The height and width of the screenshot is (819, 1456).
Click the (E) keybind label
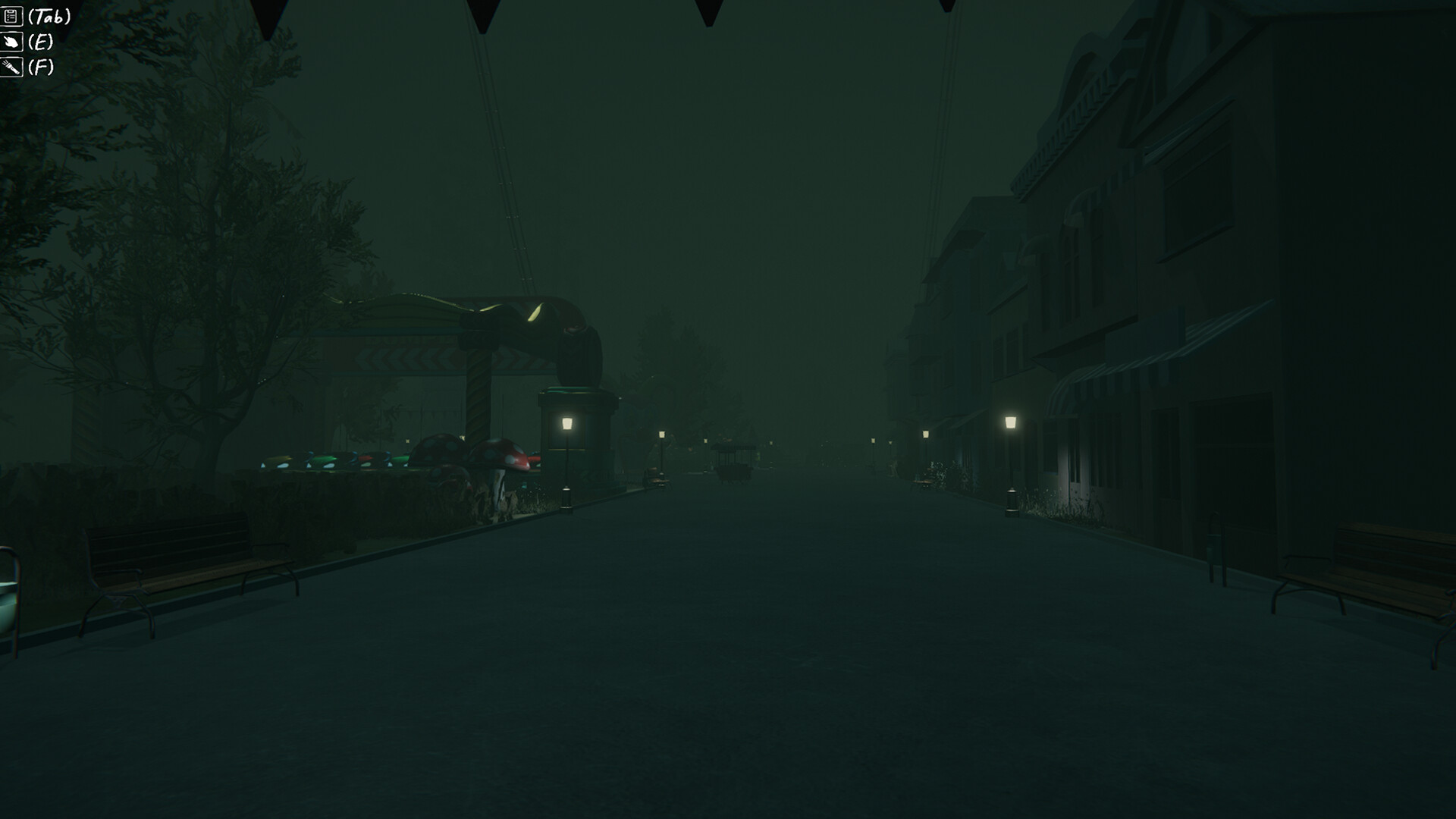tap(40, 42)
